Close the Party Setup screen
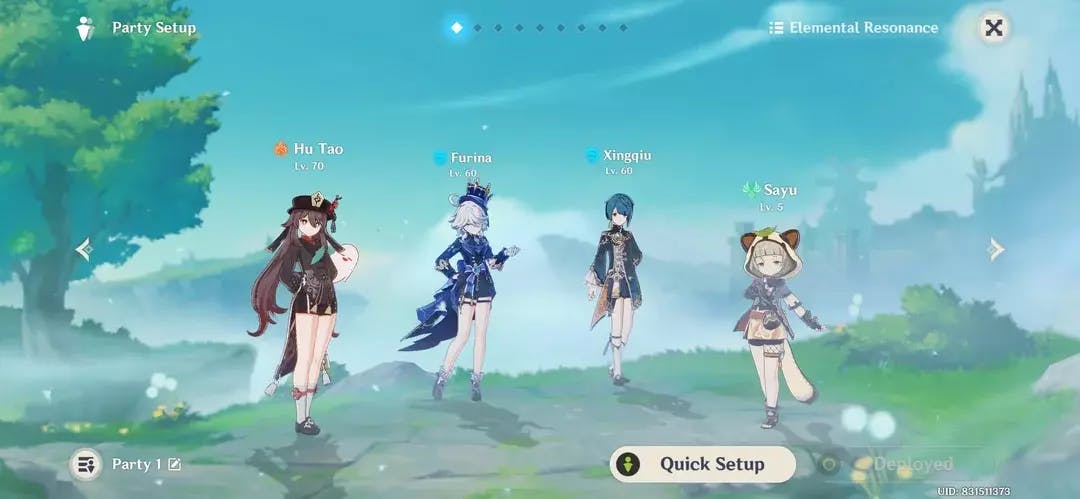Image resolution: width=1080 pixels, height=499 pixels. 993,28
